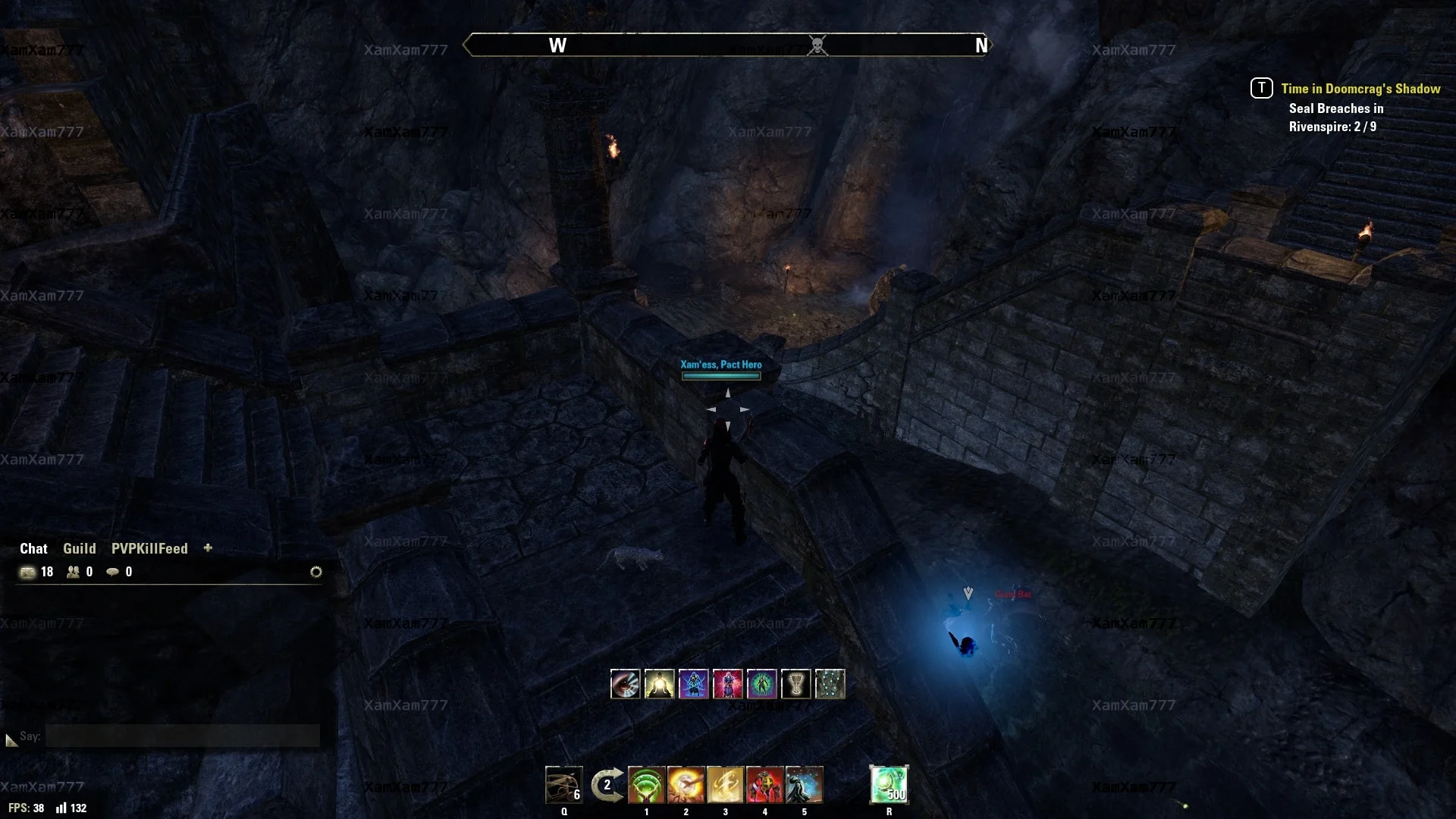Select Time in Doomcrag's Shadow quest tracker
1456x819 pixels.
pos(1360,89)
